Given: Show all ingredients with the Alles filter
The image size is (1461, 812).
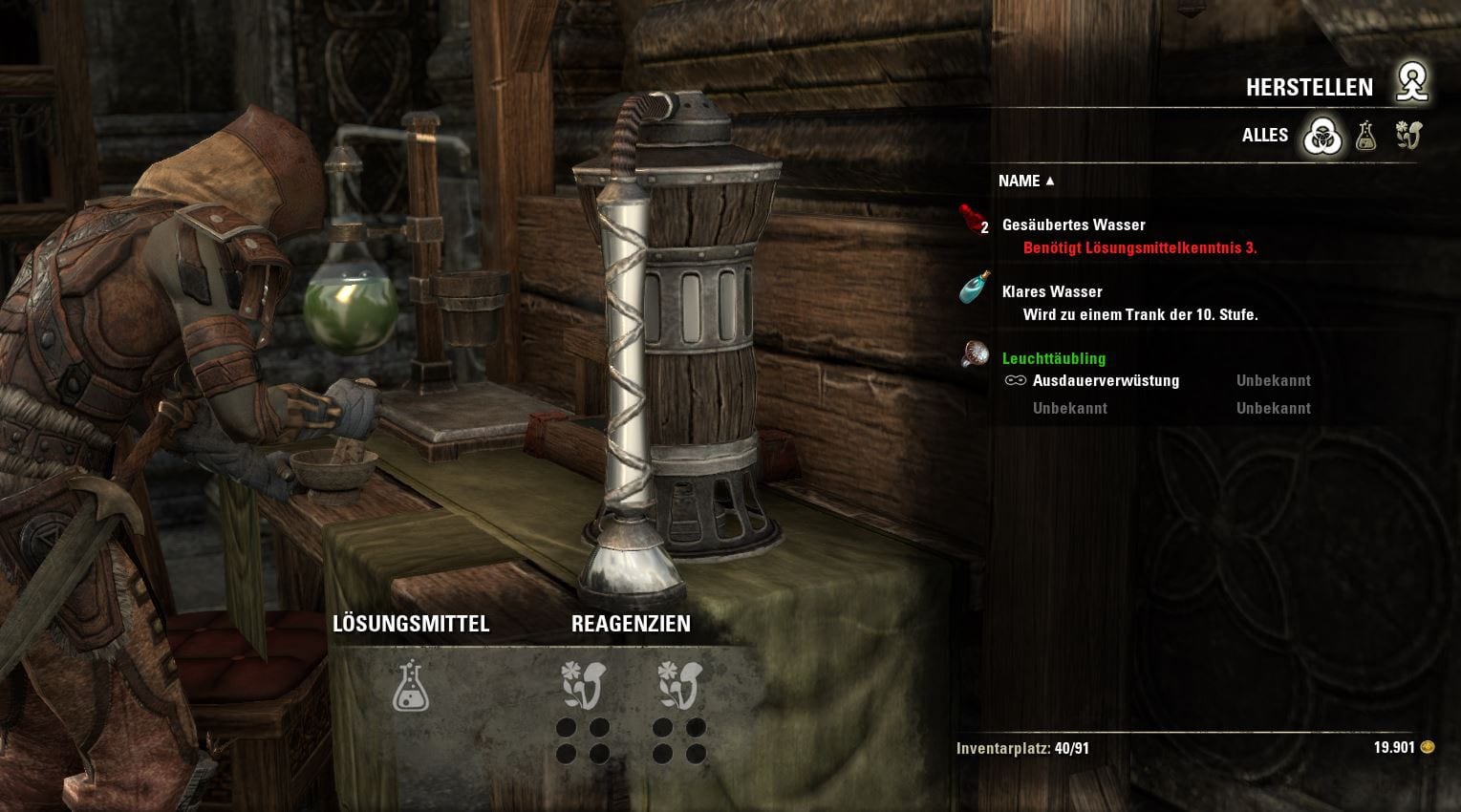Looking at the screenshot, I should click(x=1323, y=137).
